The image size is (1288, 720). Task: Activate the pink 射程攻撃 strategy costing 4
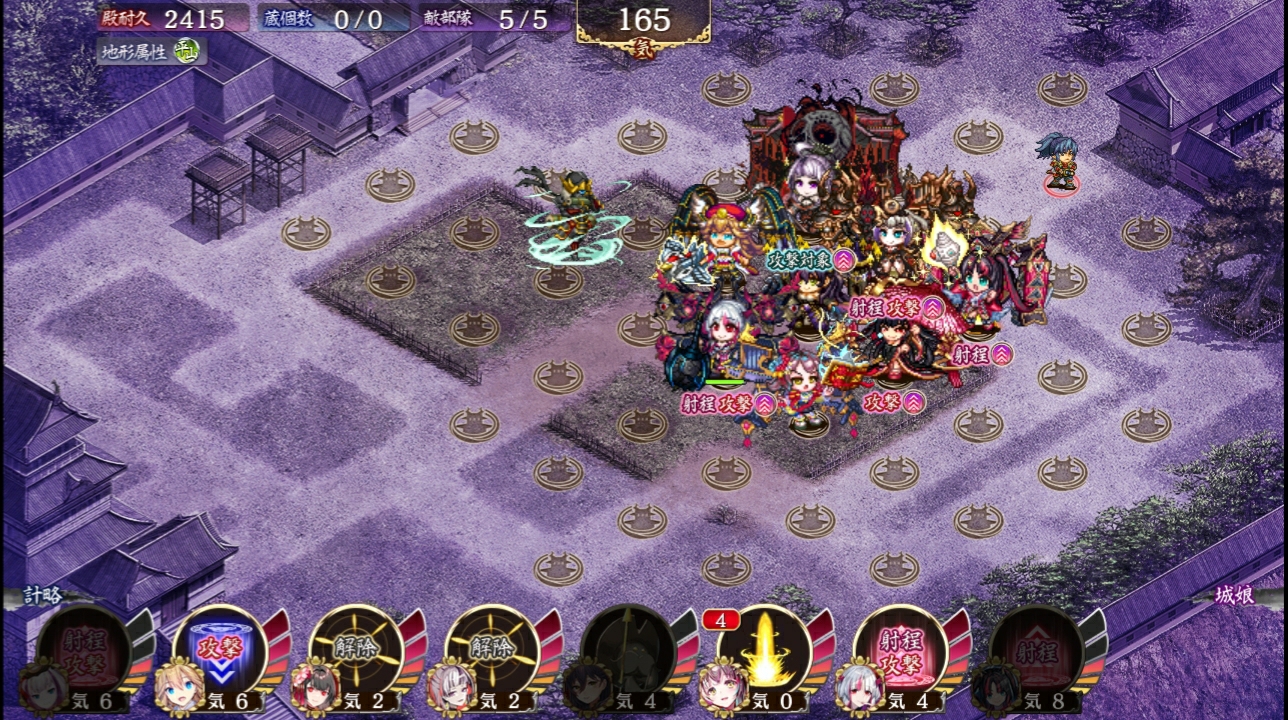click(899, 650)
